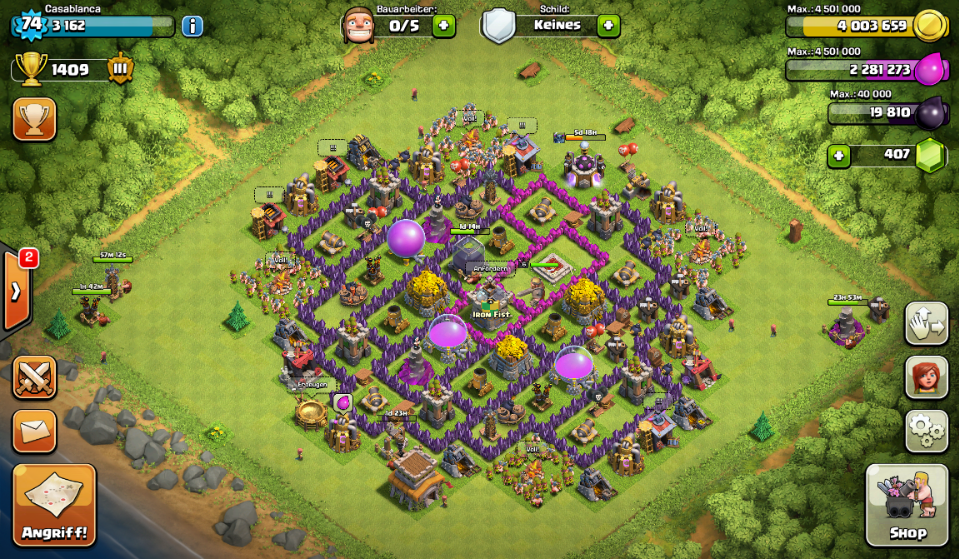The image size is (959, 559).
Task: Open the trophy achievements button
Action: tap(34, 119)
